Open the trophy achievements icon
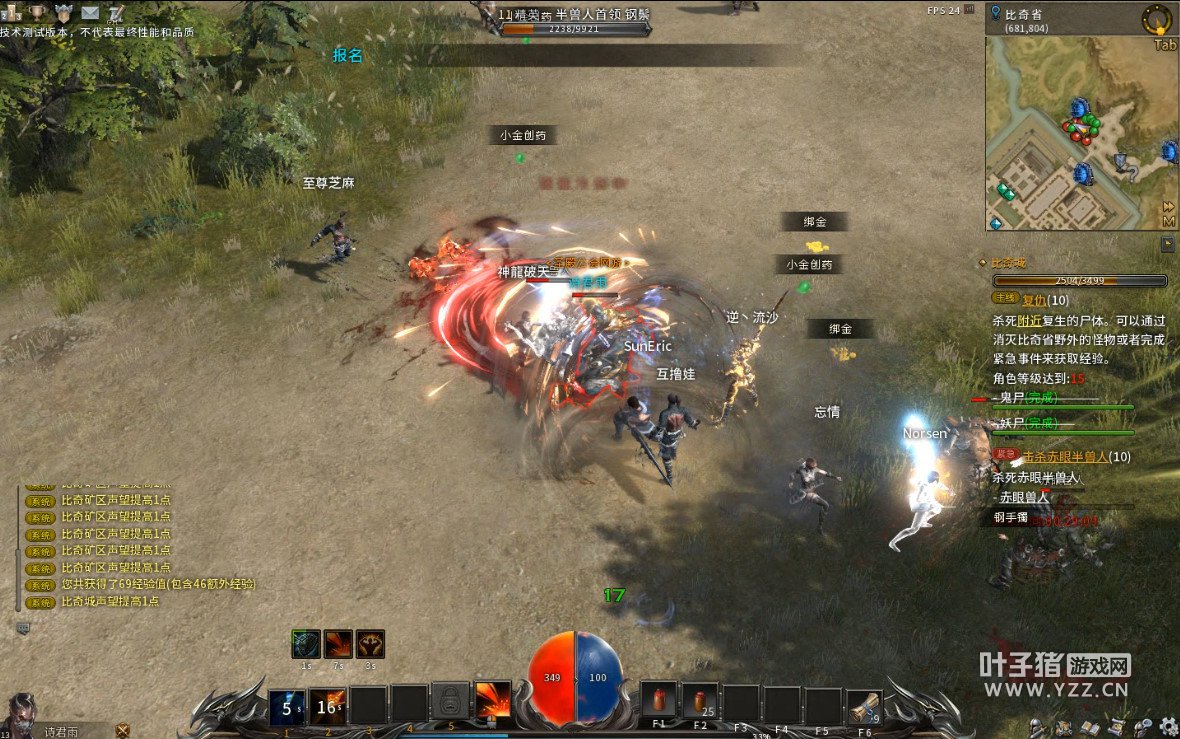 coord(37,13)
